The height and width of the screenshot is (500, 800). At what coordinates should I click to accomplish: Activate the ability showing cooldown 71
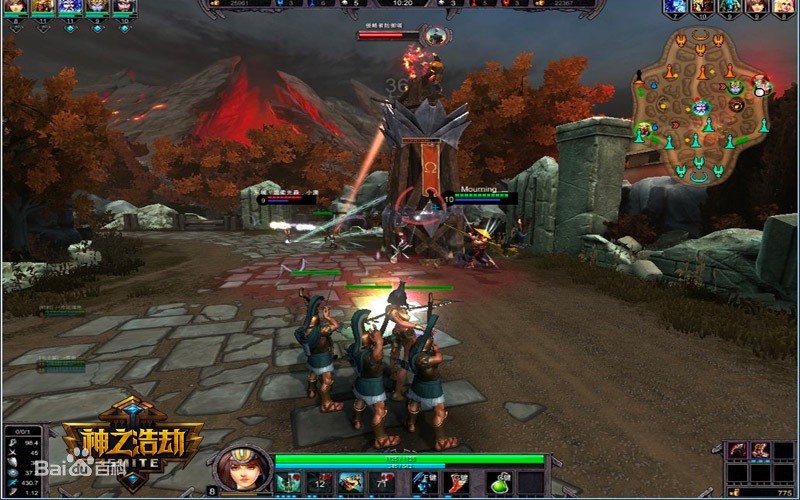(x=381, y=483)
